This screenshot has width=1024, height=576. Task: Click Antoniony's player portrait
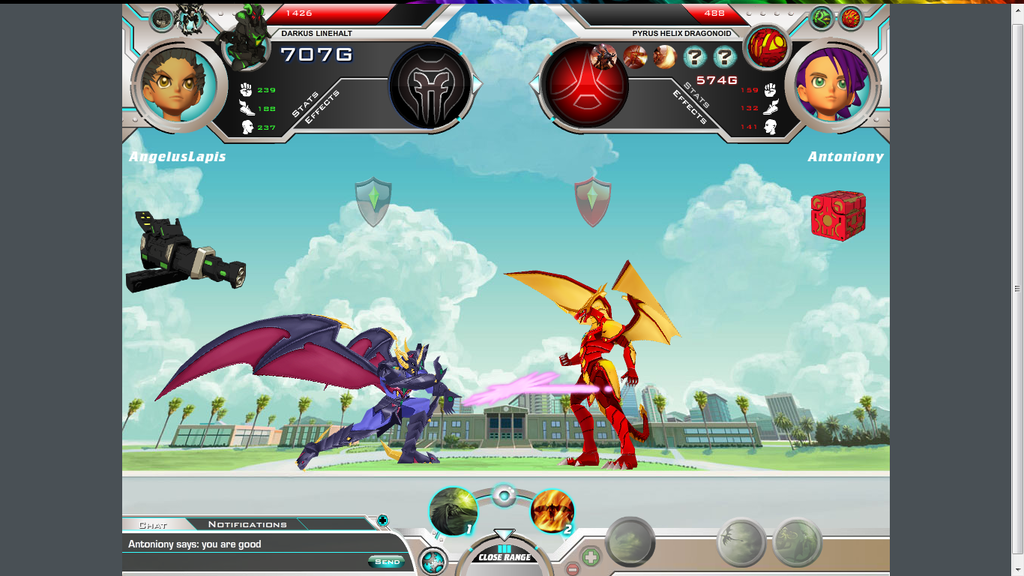[x=833, y=85]
